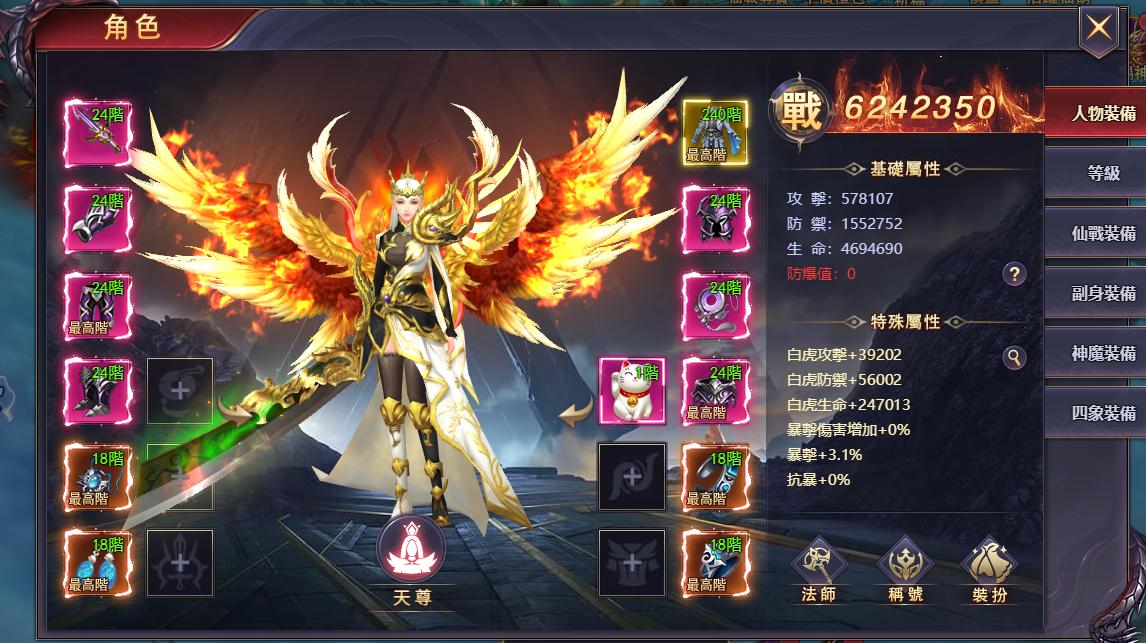Screen dimensions: 1146x643
Task: Show the 副身裝備 tab
Action: pos(1102,293)
